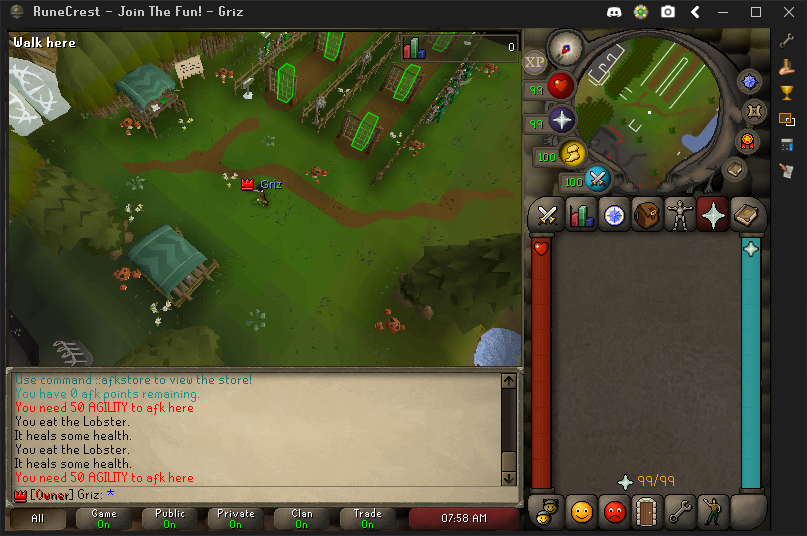The image size is (807, 536).
Task: Click the Trade chat filter button
Action: pos(367,518)
